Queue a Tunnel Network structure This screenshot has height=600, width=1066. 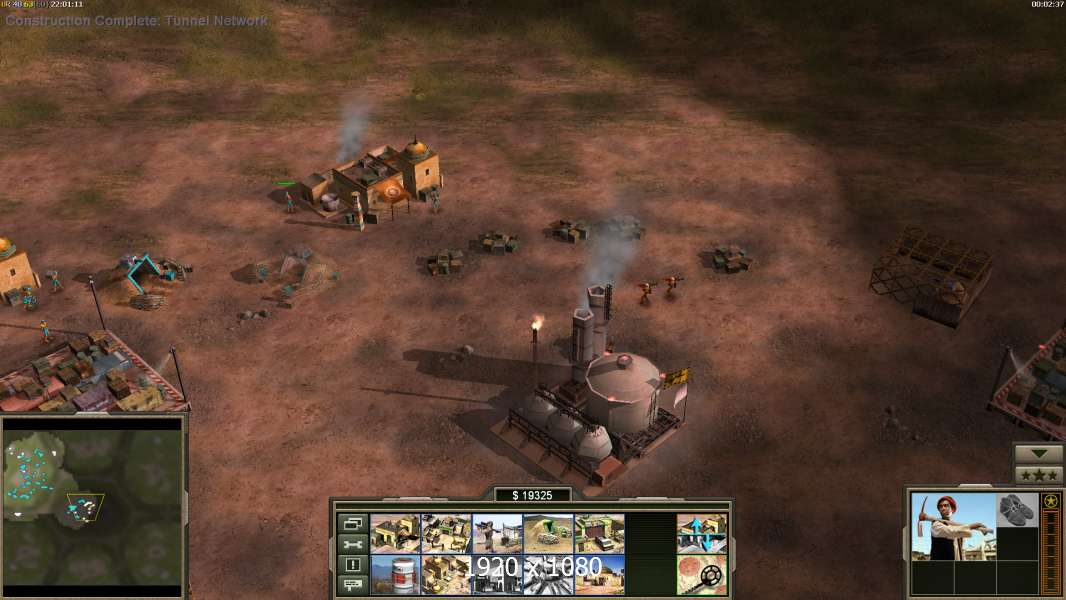point(548,533)
